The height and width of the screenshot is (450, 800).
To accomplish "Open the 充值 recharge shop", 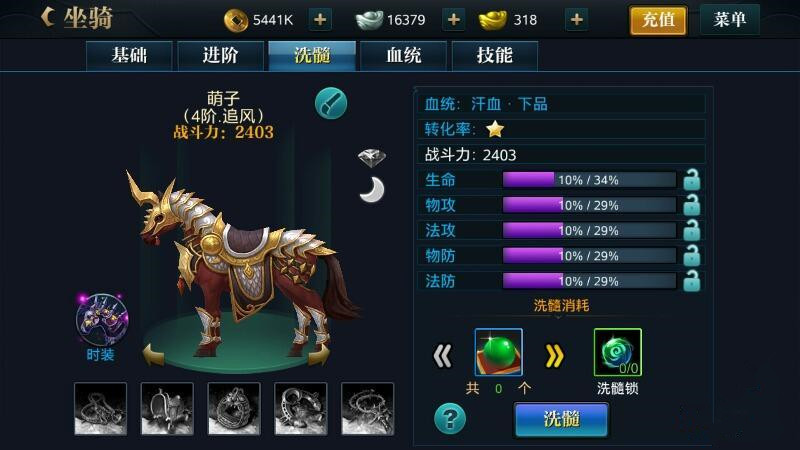I will pyautogui.click(x=657, y=20).
